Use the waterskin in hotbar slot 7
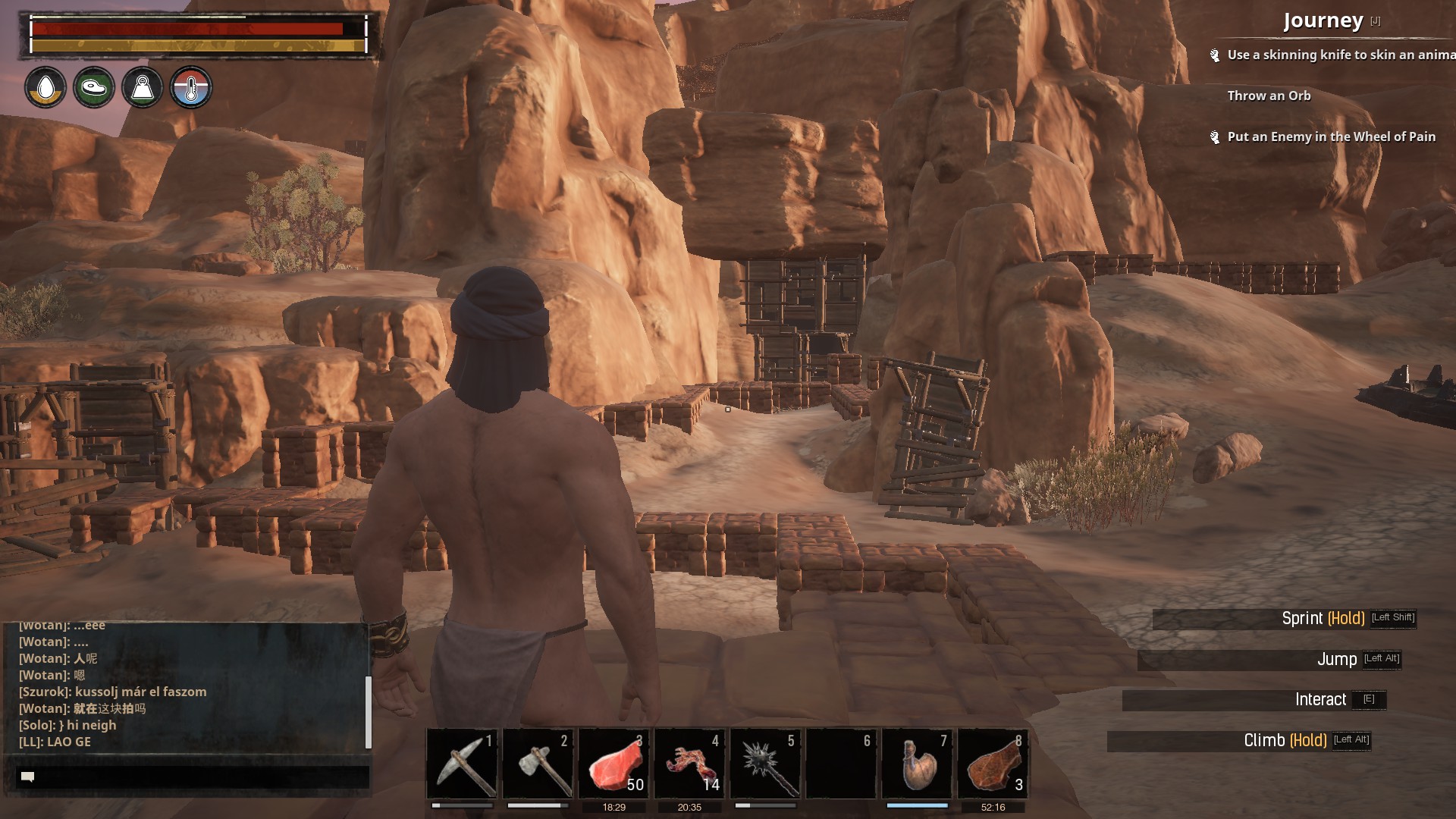The width and height of the screenshot is (1456, 819). (x=918, y=764)
